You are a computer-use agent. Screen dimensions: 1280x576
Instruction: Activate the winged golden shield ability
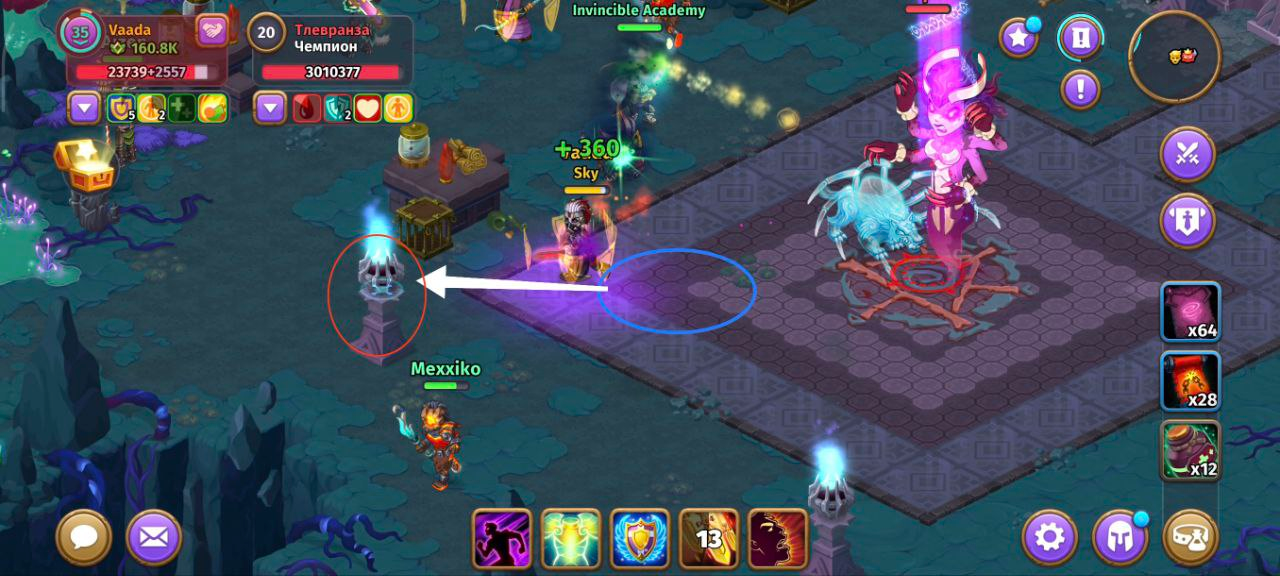[x=640, y=539]
